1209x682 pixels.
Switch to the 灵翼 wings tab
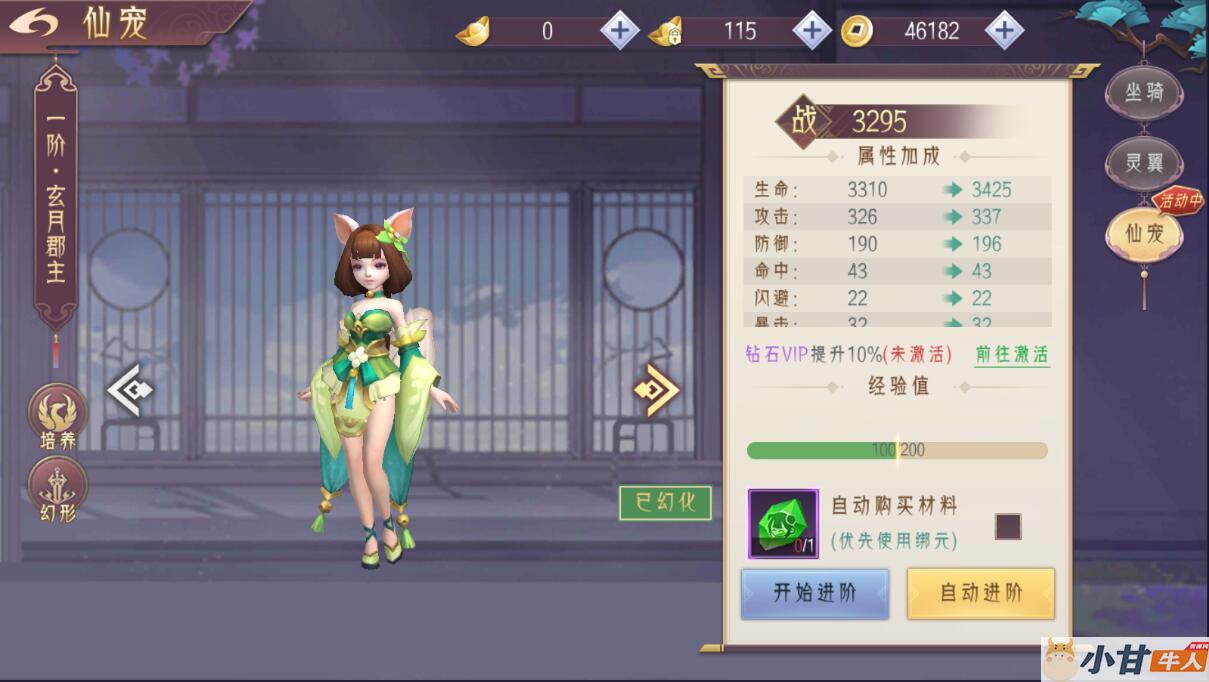tap(1144, 163)
